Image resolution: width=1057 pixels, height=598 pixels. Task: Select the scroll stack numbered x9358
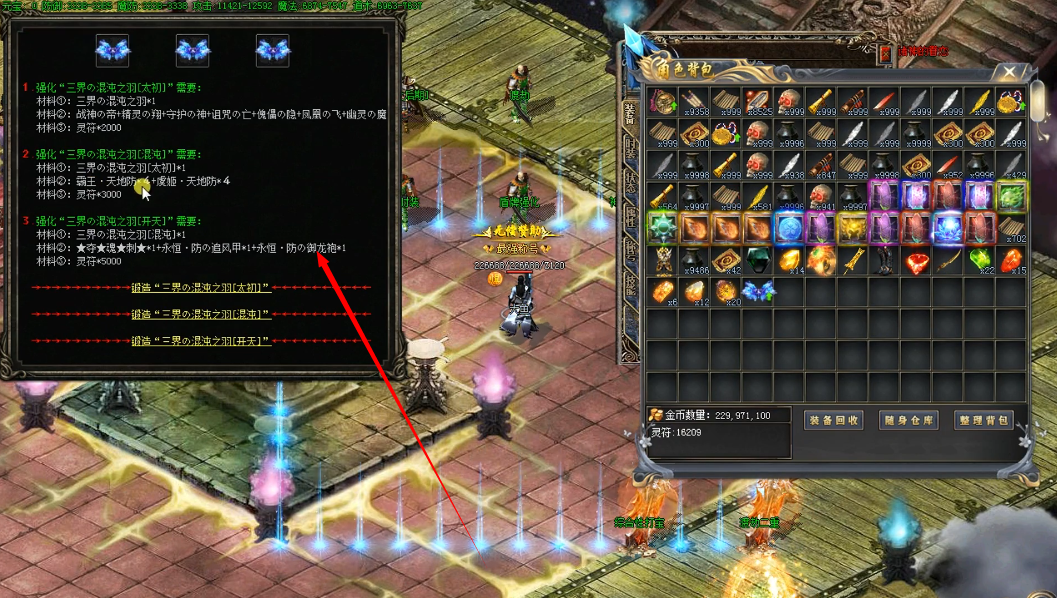[693, 103]
